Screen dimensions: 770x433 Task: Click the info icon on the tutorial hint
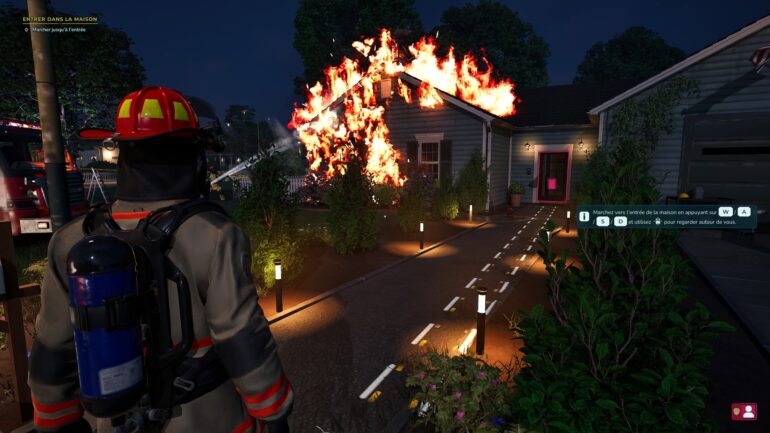click(x=584, y=215)
